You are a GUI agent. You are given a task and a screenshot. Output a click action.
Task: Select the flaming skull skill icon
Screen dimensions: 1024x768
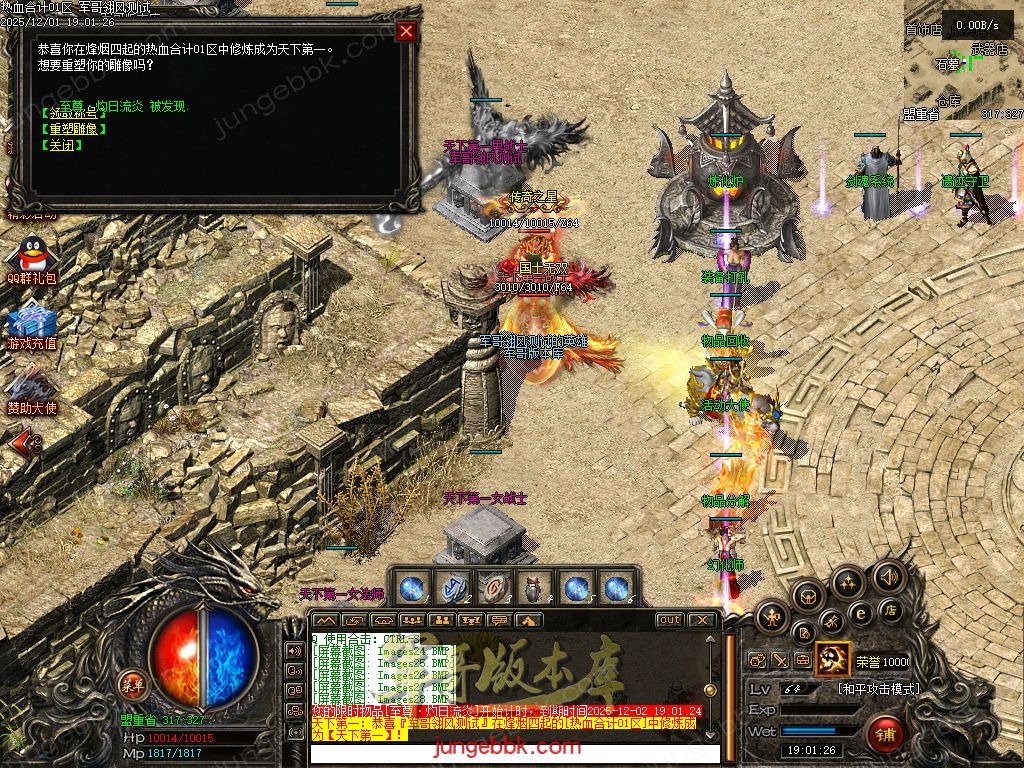click(833, 659)
